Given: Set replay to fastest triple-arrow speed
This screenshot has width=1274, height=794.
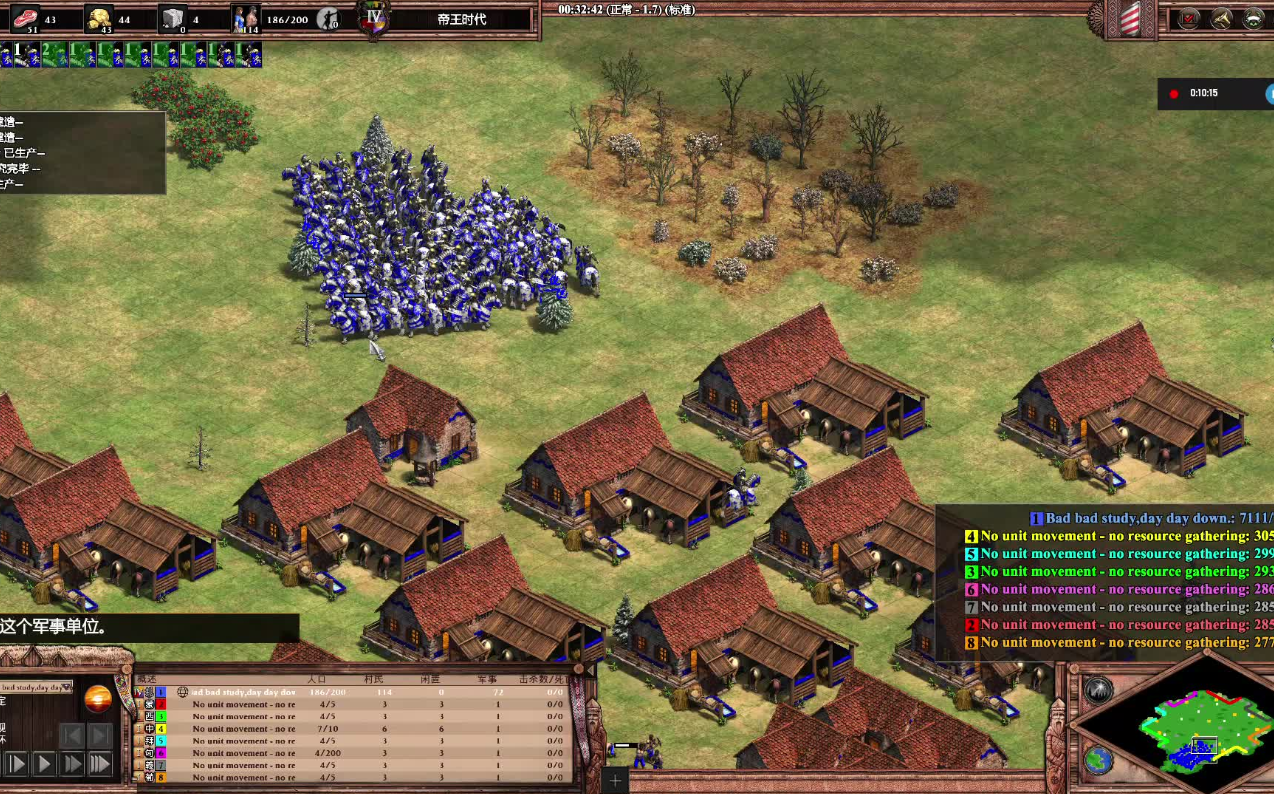Looking at the screenshot, I should tap(100, 764).
